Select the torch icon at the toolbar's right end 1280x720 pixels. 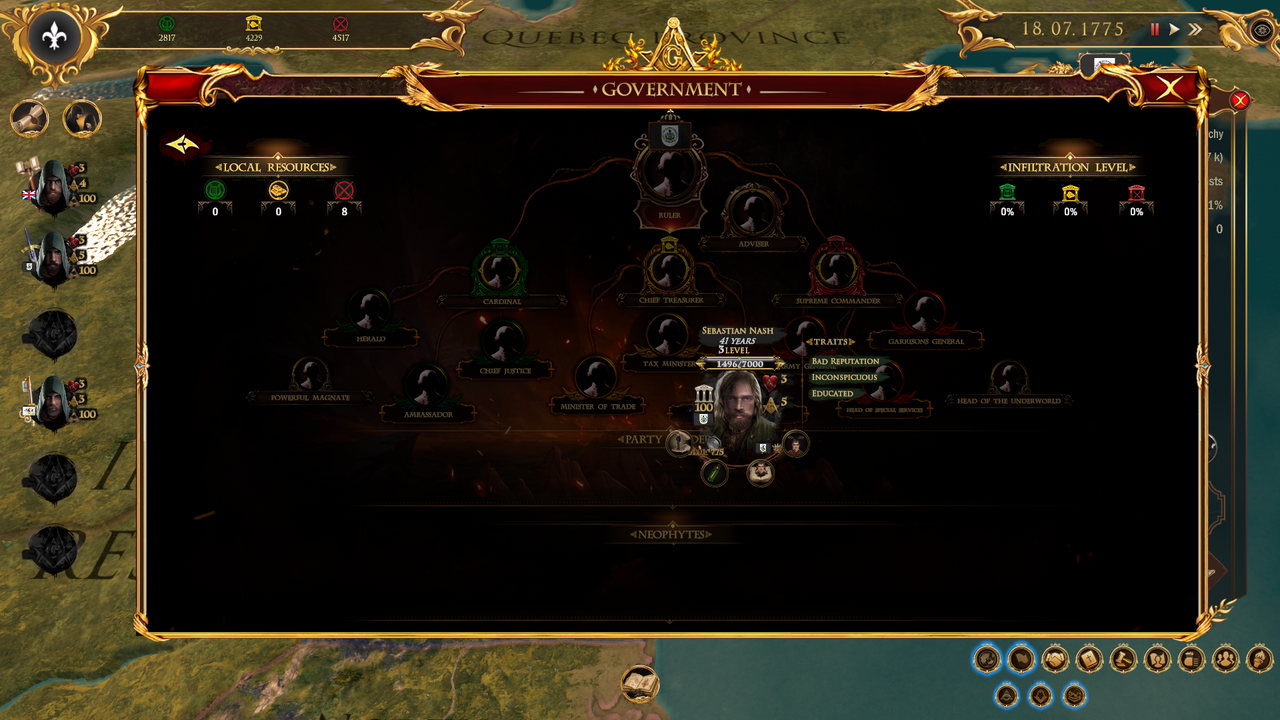(1258, 660)
